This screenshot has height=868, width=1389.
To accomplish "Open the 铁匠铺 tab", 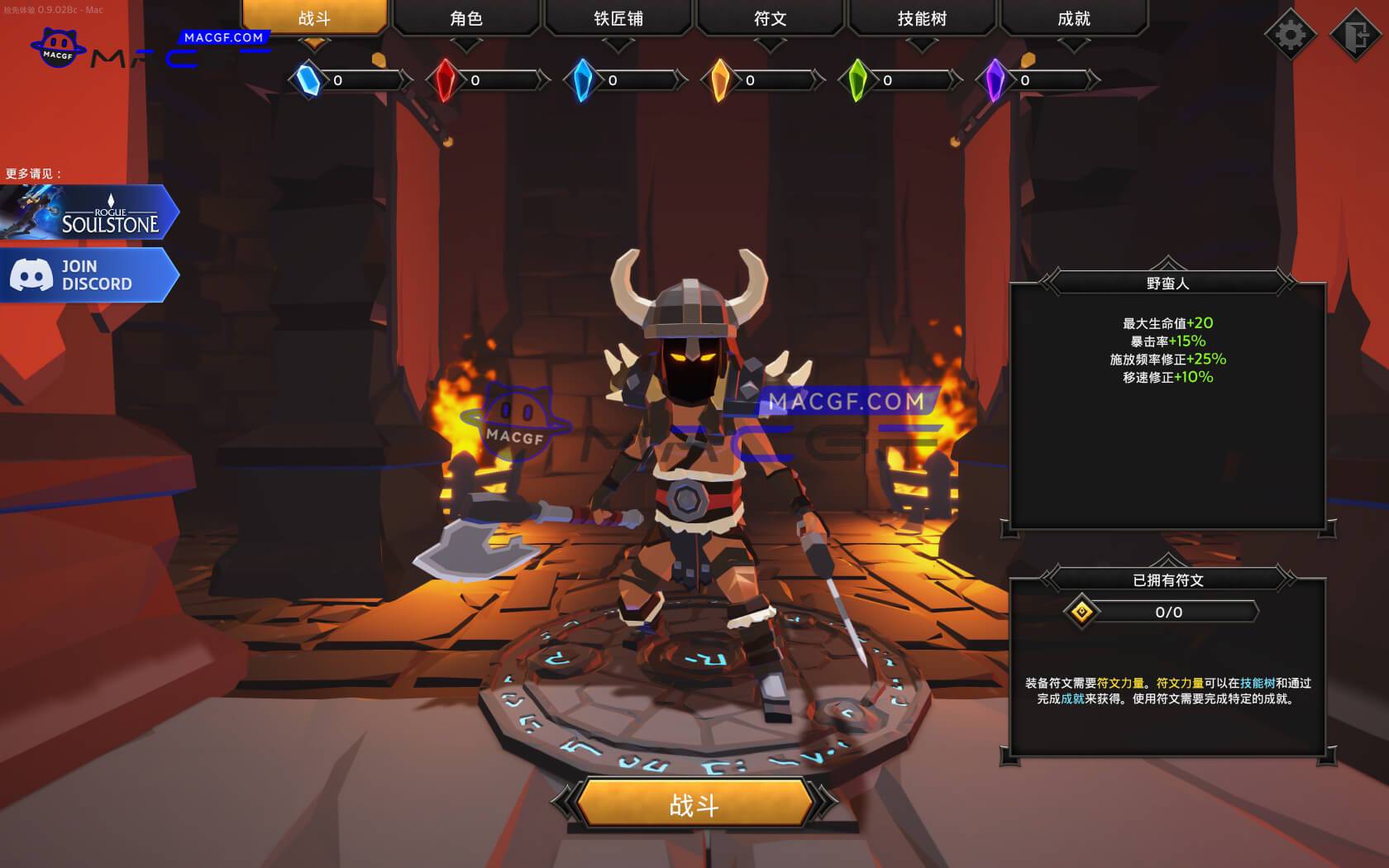I will tap(618, 18).
